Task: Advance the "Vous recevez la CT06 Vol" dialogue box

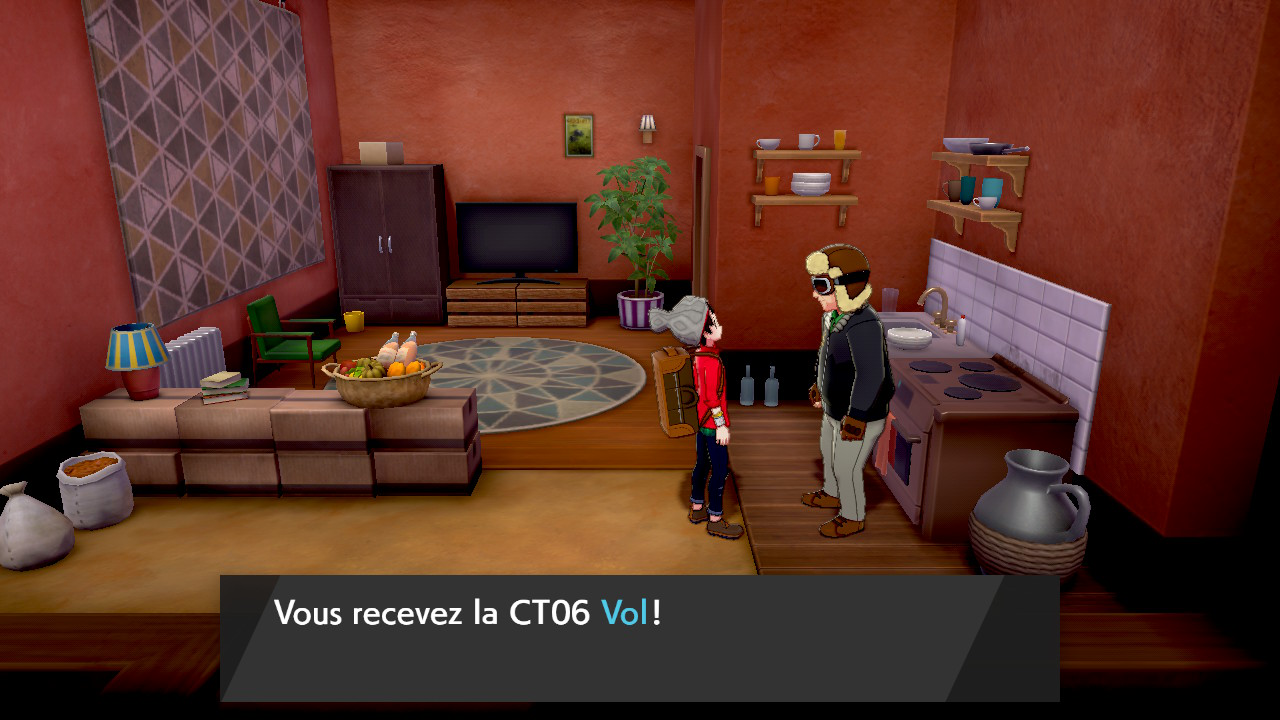Action: pyautogui.click(x=640, y=637)
